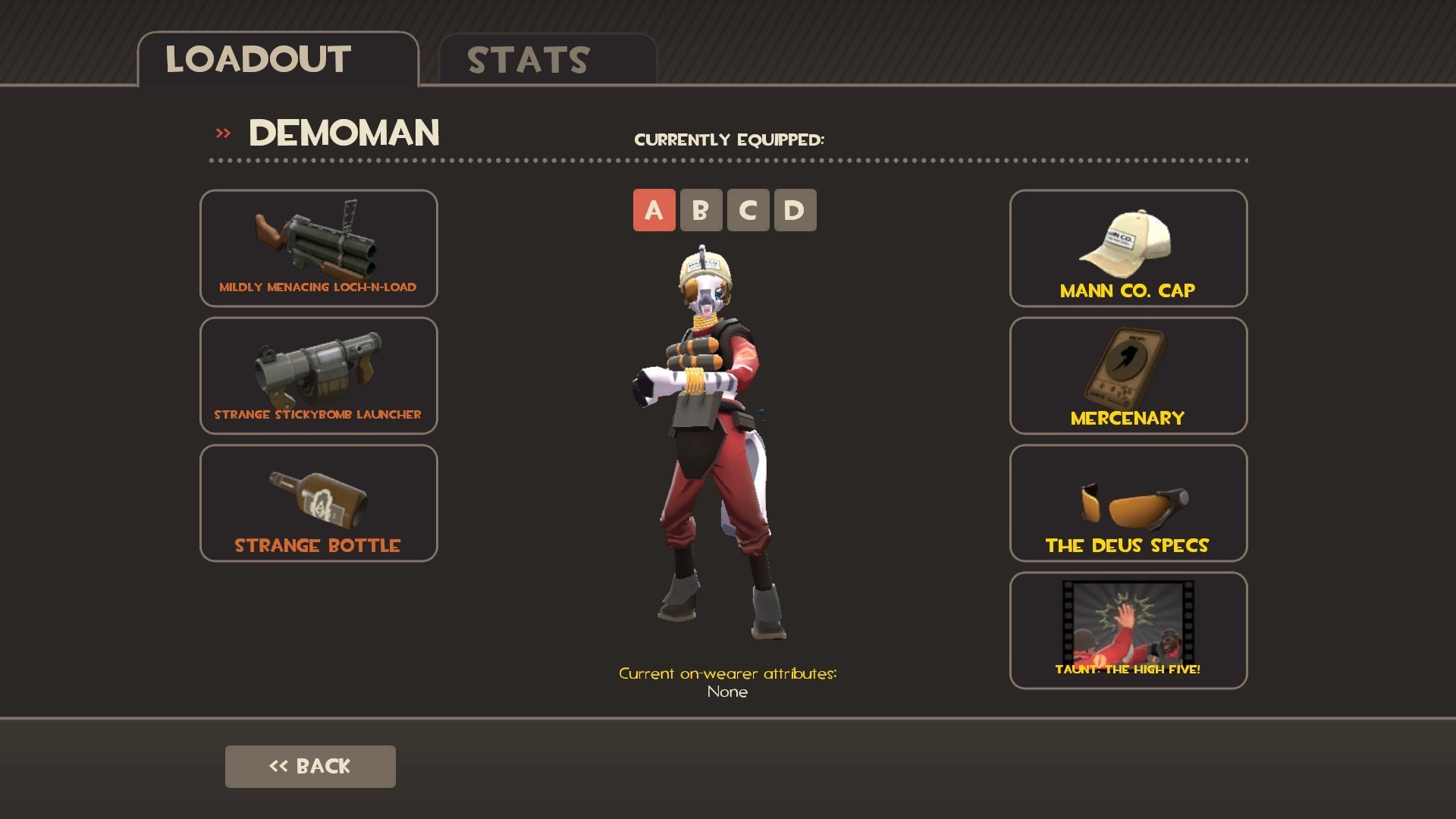
Task: Activate loadout preset D
Action: click(x=795, y=210)
